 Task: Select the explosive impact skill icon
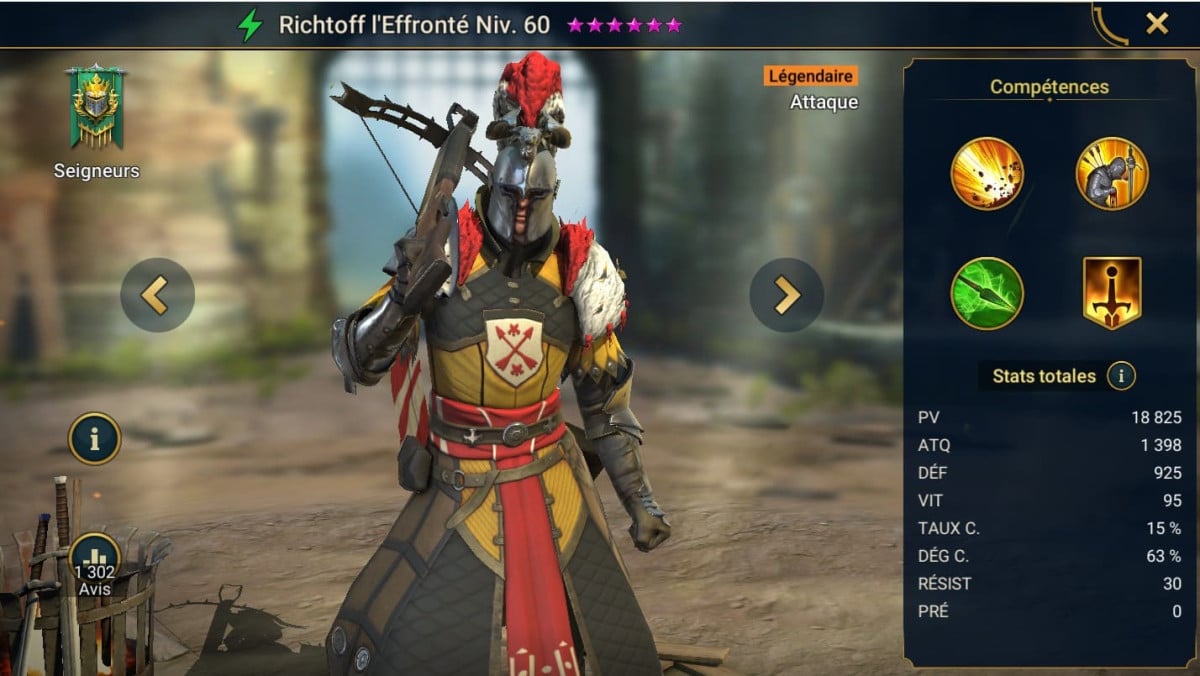click(x=987, y=173)
